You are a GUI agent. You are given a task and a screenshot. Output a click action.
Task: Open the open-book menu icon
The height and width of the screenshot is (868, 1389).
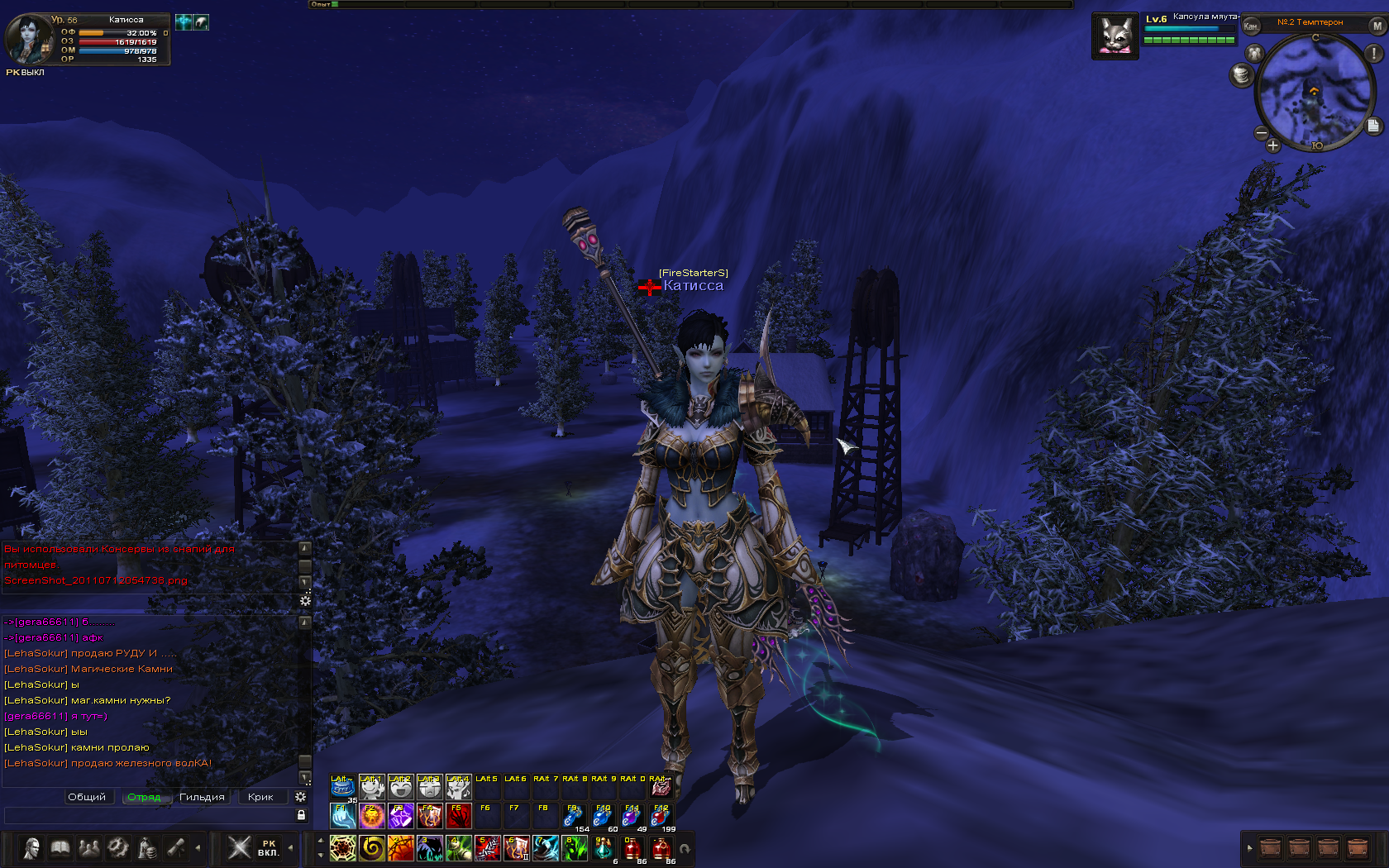[60, 848]
